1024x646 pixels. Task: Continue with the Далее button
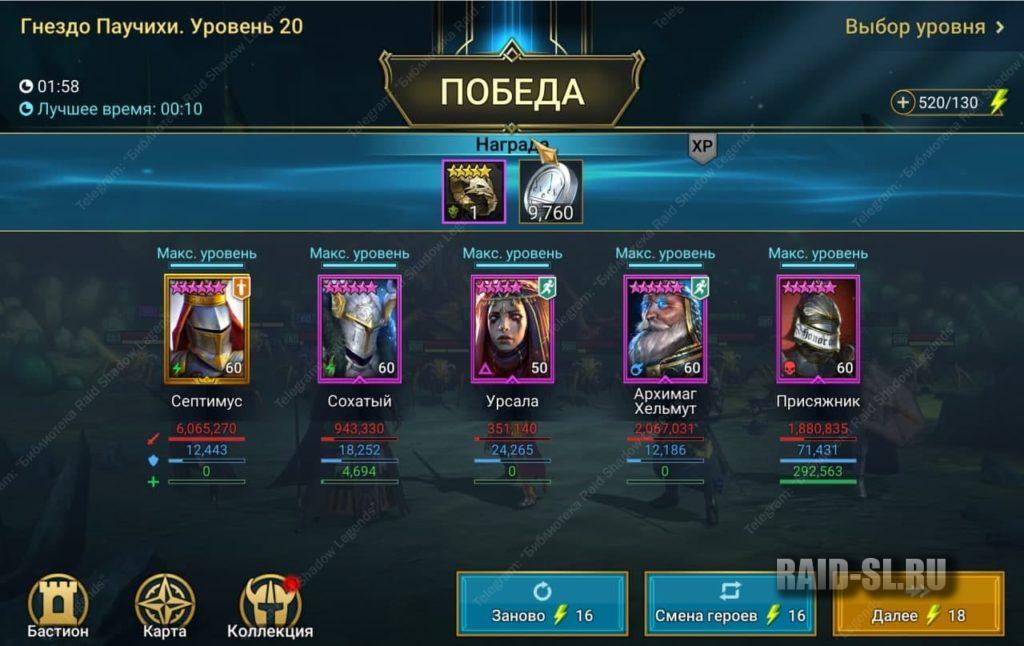(918, 603)
